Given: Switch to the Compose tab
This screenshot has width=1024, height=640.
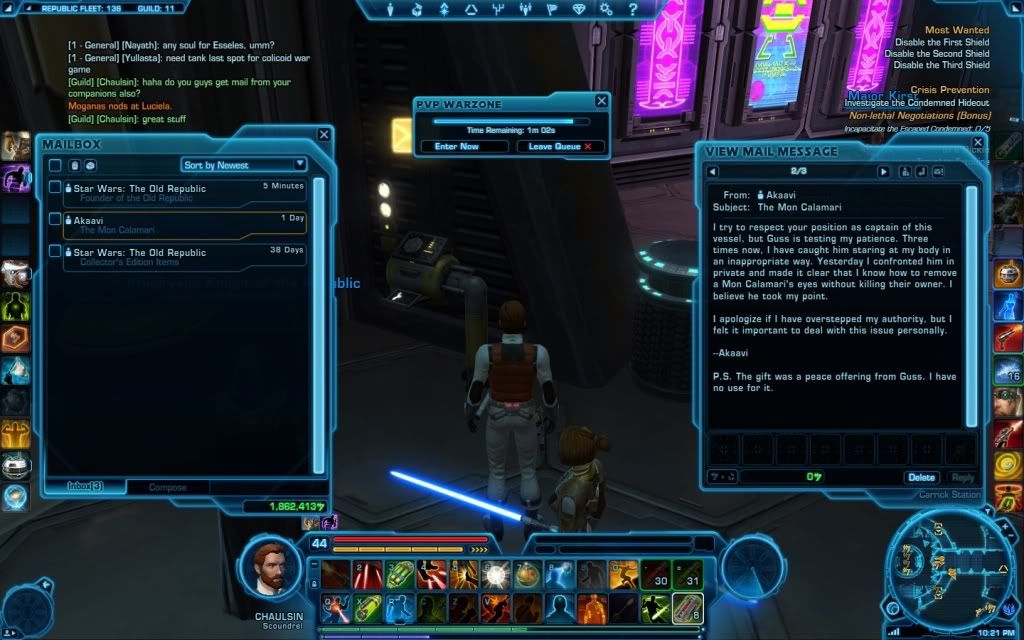Looking at the screenshot, I should tap(167, 487).
